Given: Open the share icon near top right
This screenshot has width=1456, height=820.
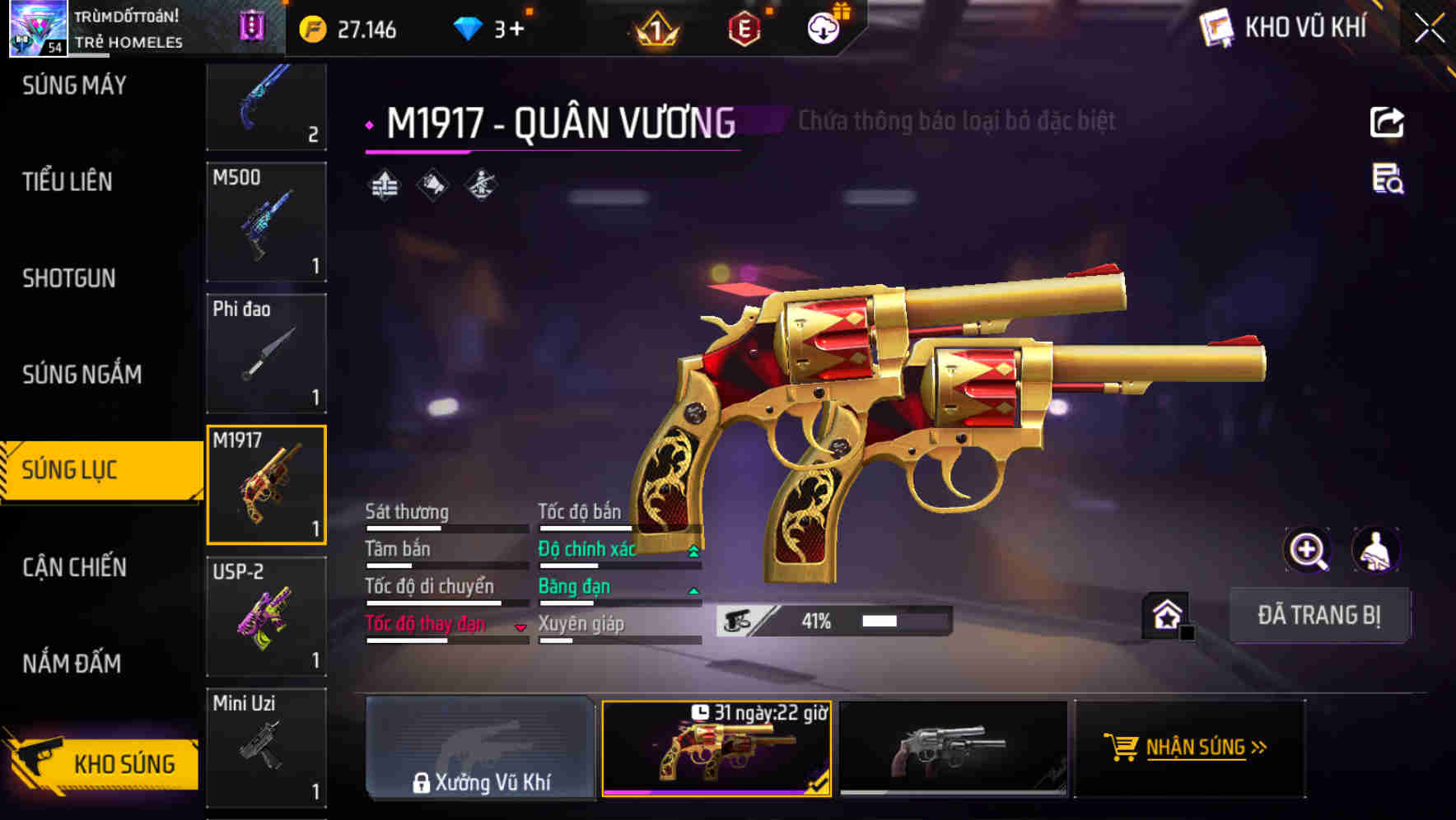Looking at the screenshot, I should (x=1387, y=121).
